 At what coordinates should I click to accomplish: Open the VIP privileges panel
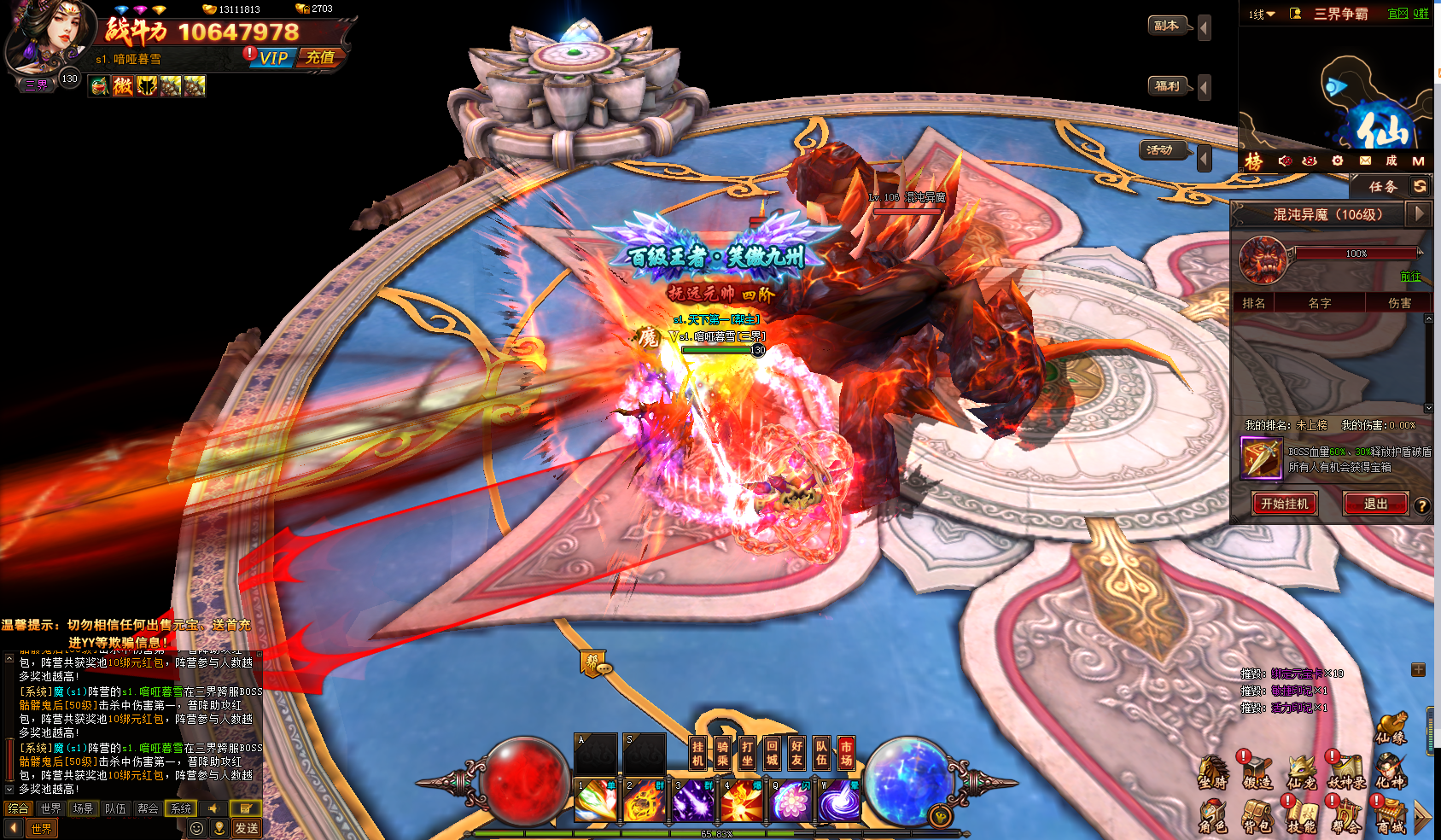click(x=273, y=58)
